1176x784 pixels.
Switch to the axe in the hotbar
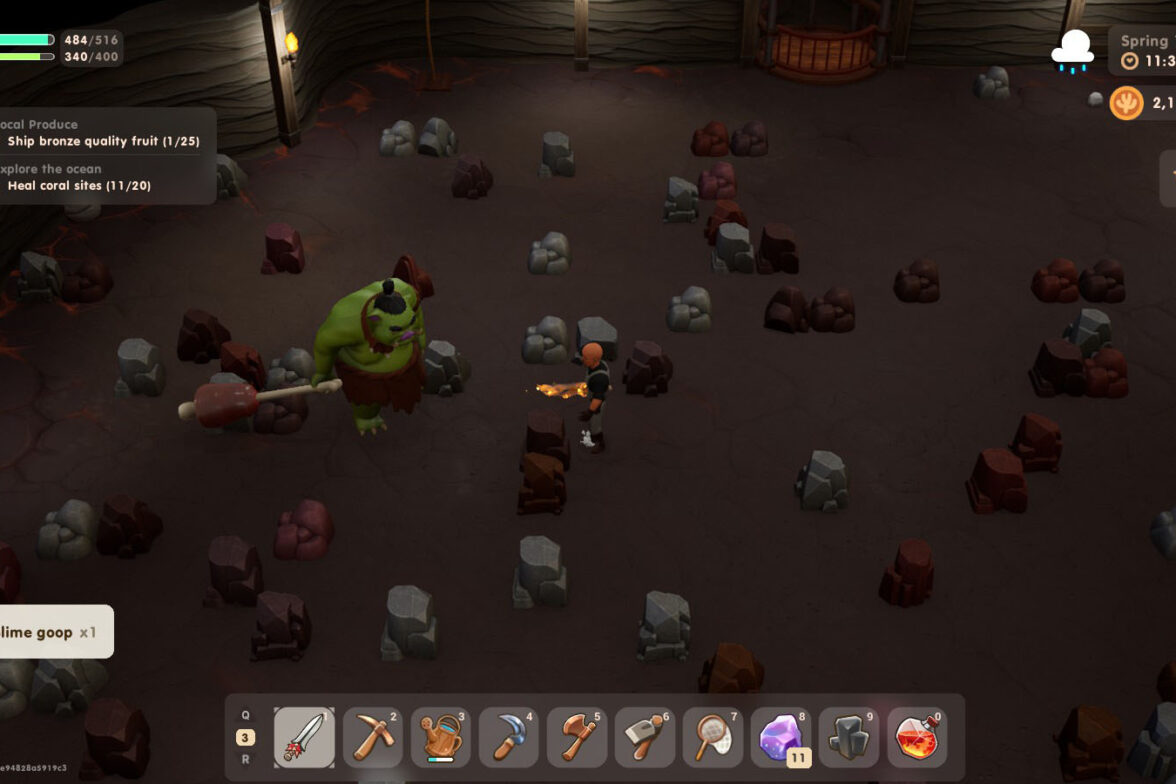(x=576, y=738)
